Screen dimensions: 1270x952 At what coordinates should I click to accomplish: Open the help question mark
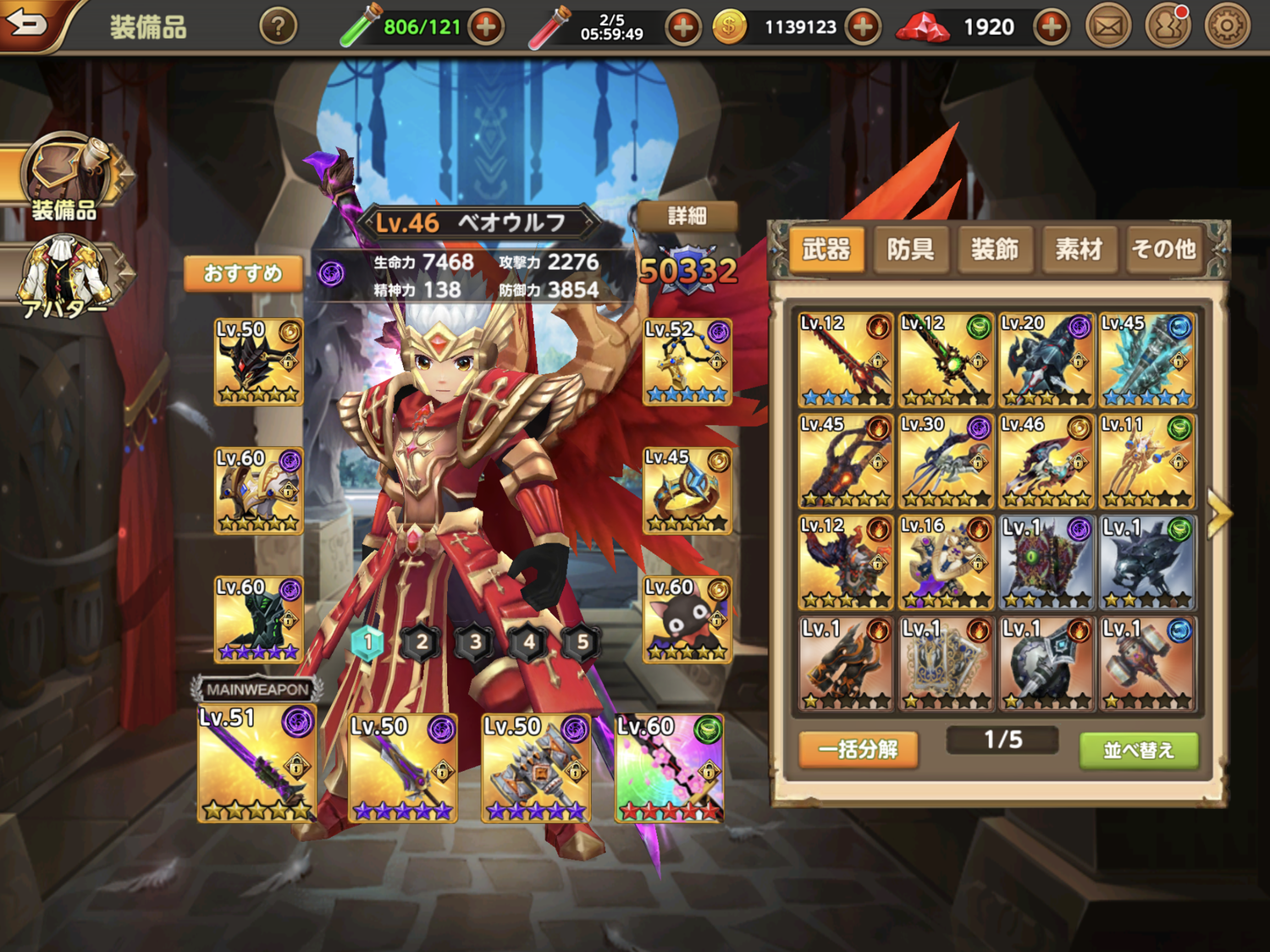tap(278, 27)
